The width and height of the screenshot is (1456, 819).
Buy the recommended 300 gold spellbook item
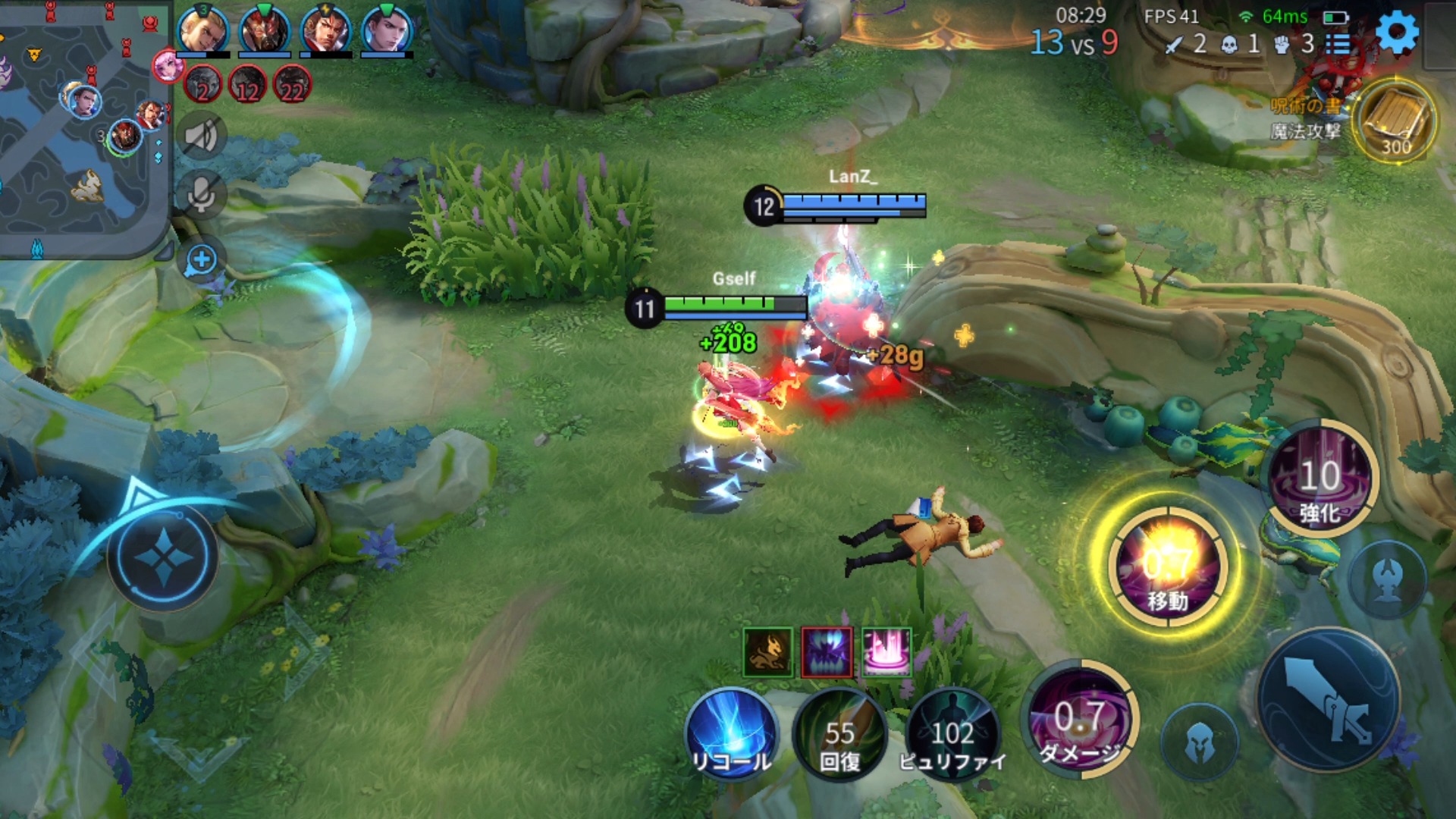point(1395,121)
